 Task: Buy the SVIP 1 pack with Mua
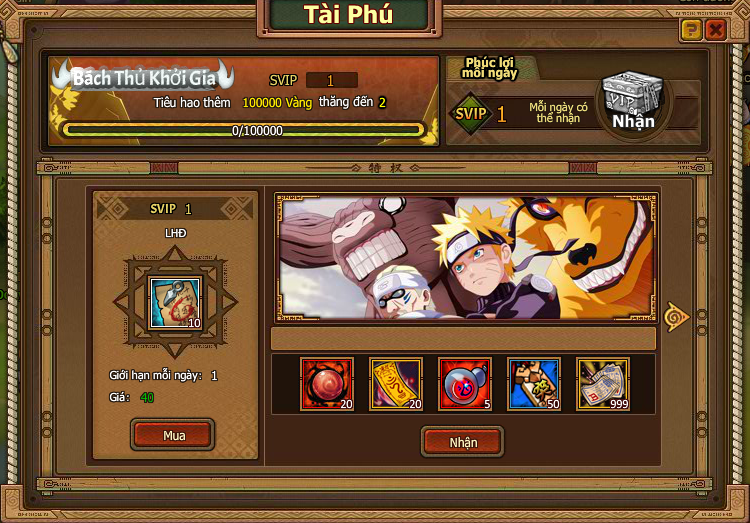click(174, 435)
